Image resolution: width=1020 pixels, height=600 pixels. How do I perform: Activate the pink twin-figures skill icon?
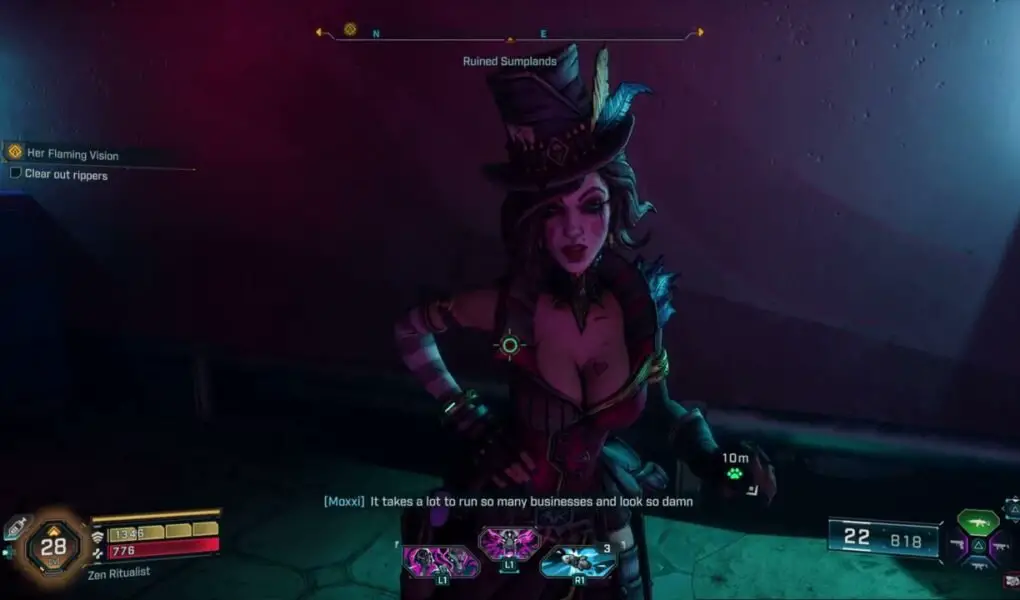click(x=441, y=560)
